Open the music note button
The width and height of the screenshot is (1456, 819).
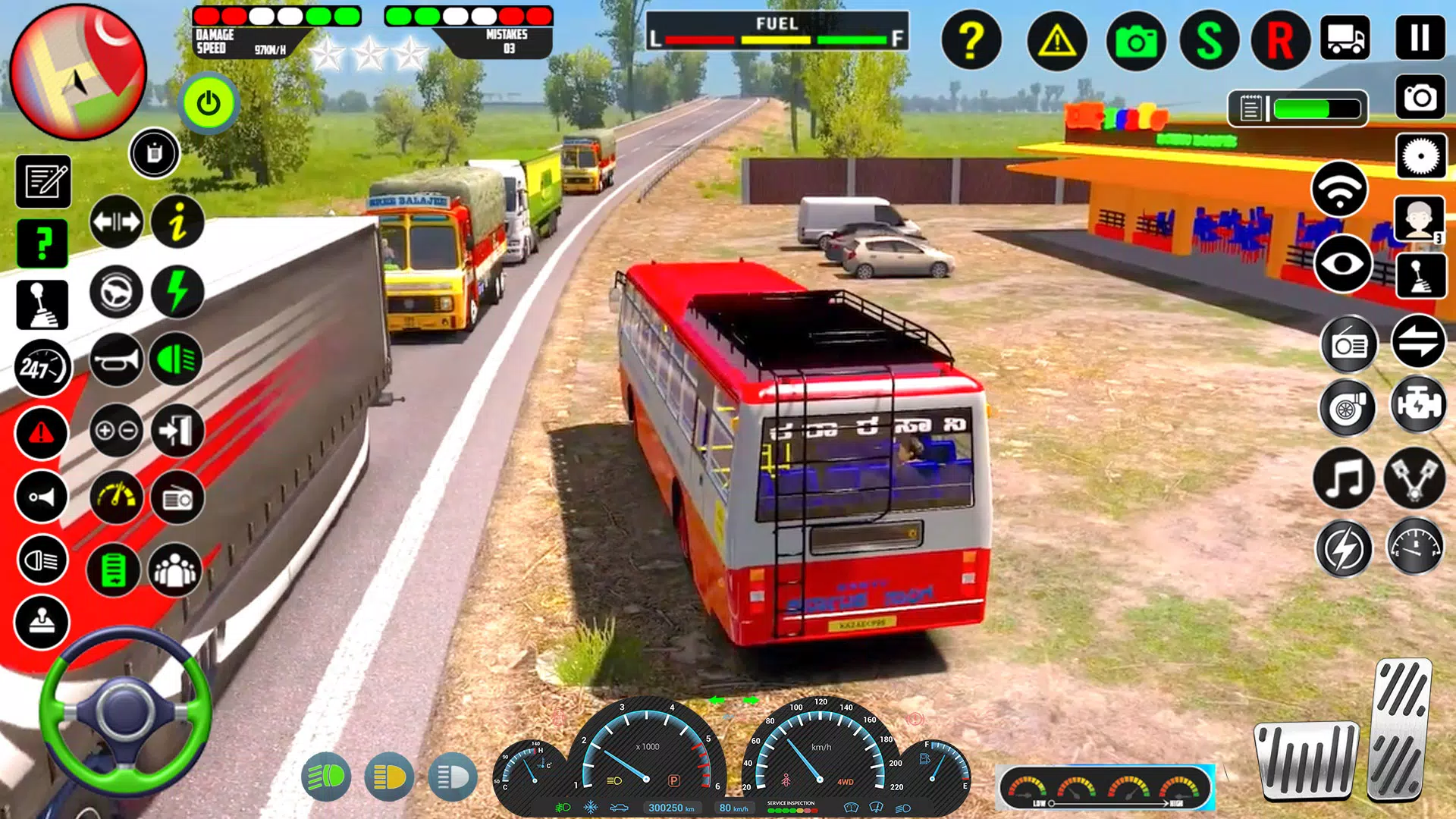pos(1344,479)
